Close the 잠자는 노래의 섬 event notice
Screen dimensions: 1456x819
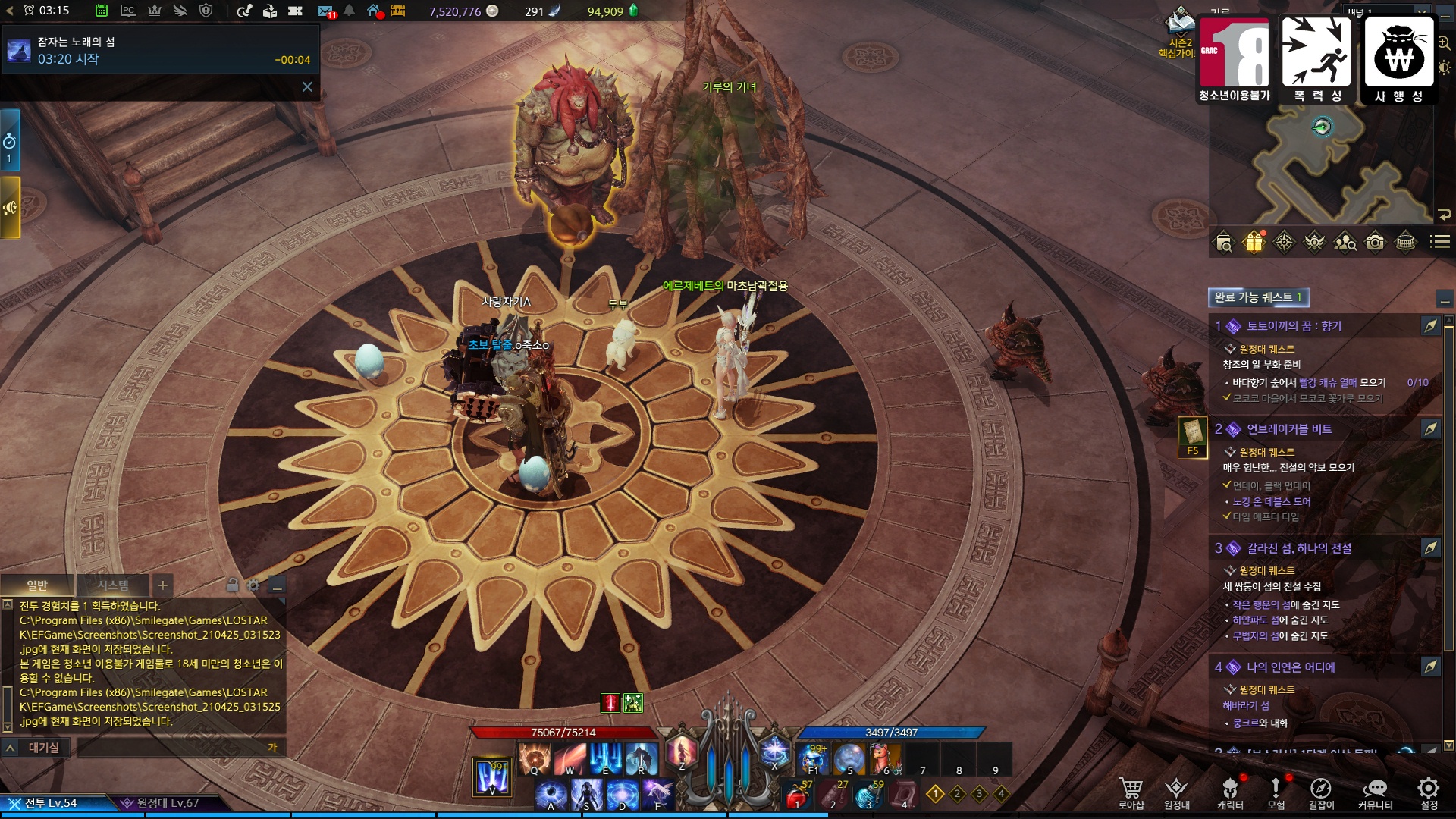307,87
